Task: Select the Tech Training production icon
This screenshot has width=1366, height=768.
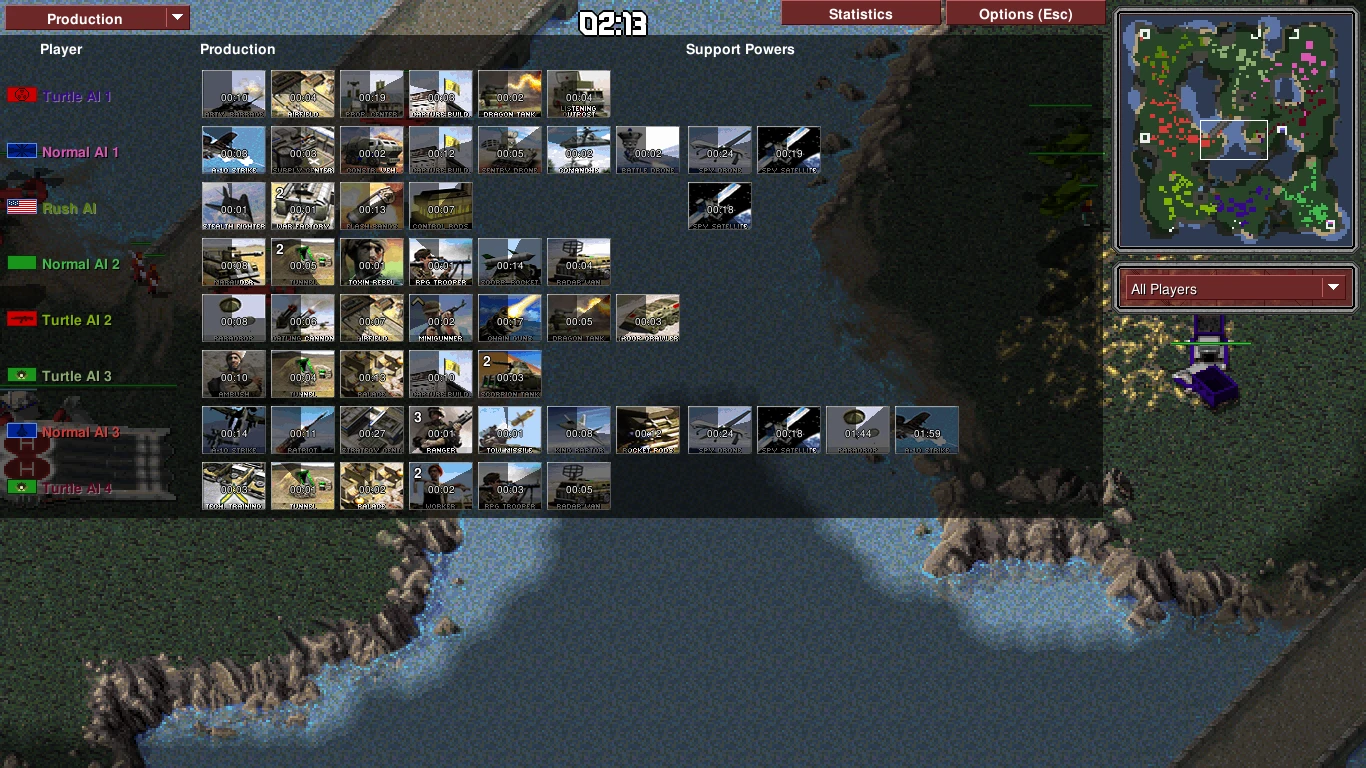Action: (234, 487)
